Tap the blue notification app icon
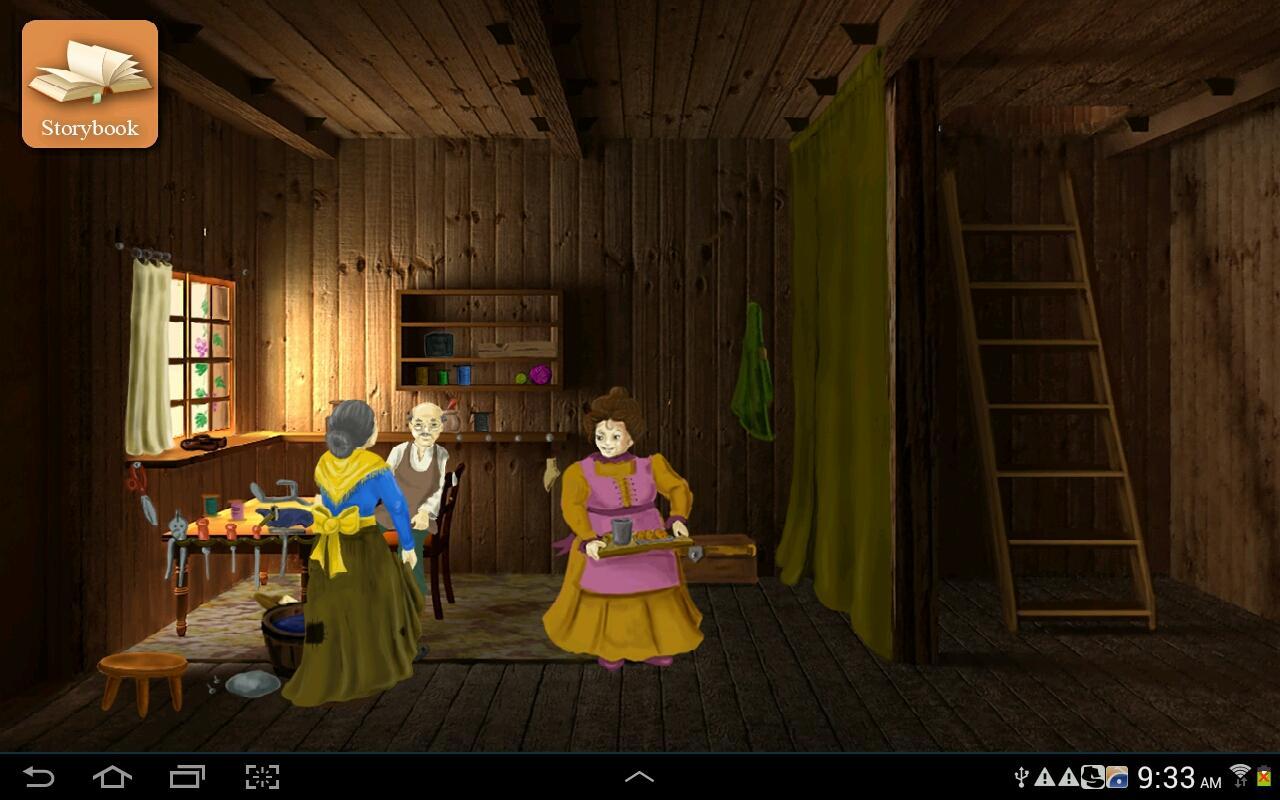The image size is (1280, 800). [x=1116, y=778]
